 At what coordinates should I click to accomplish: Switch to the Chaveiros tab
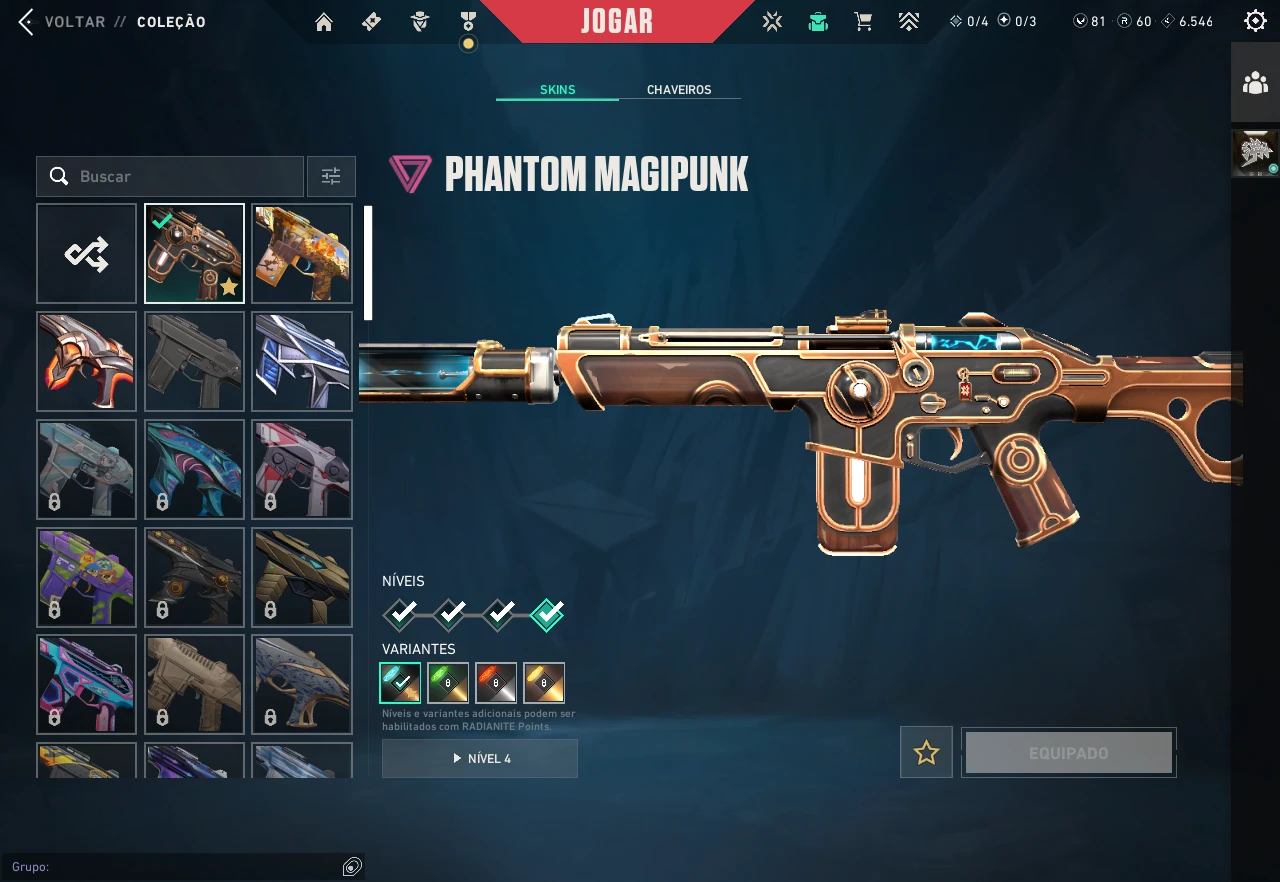tap(679, 90)
